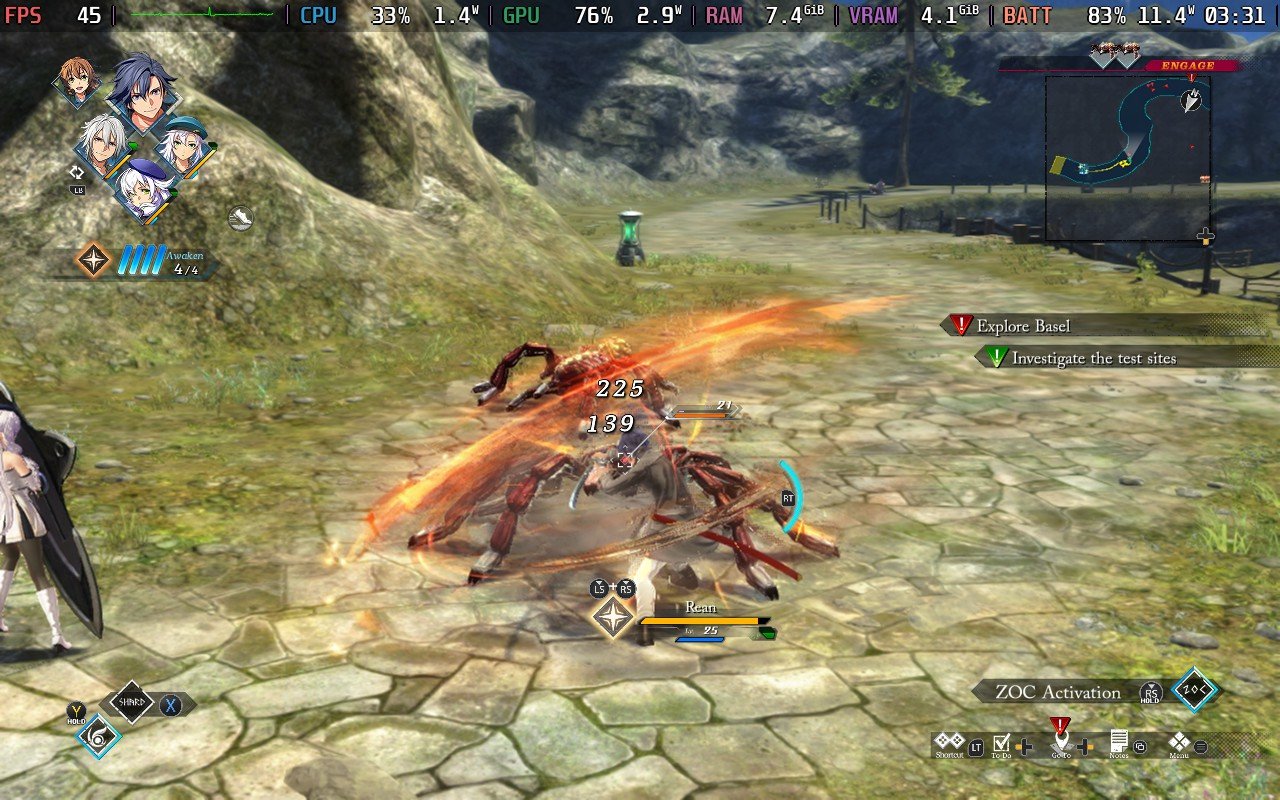Click the orange Awaken star diamond

tap(94, 260)
